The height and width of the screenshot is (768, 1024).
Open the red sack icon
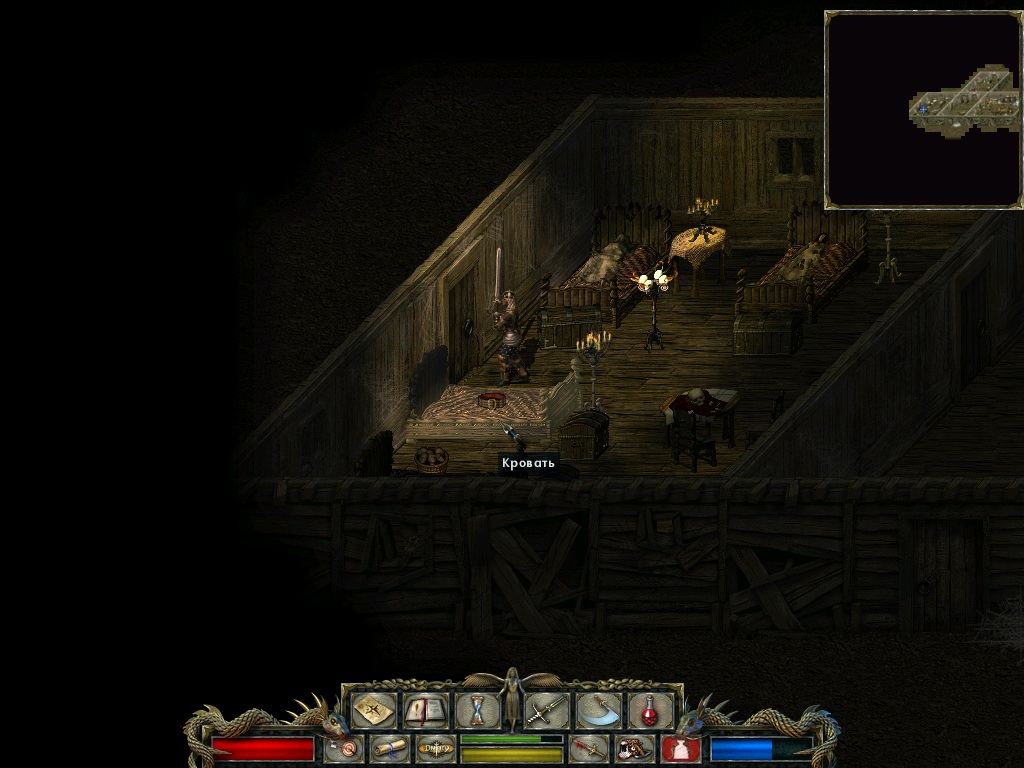click(680, 748)
